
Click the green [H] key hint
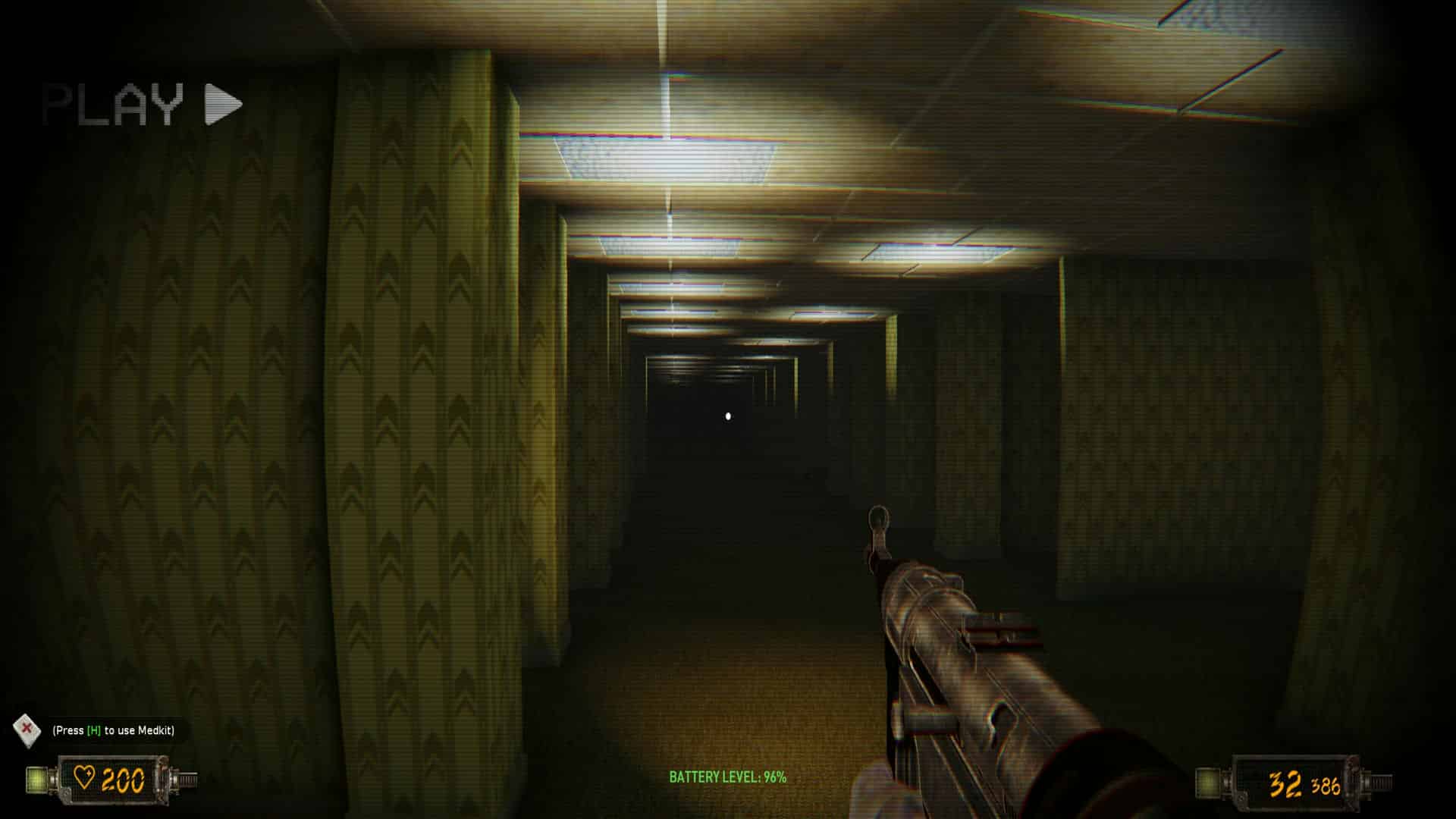[93, 731]
